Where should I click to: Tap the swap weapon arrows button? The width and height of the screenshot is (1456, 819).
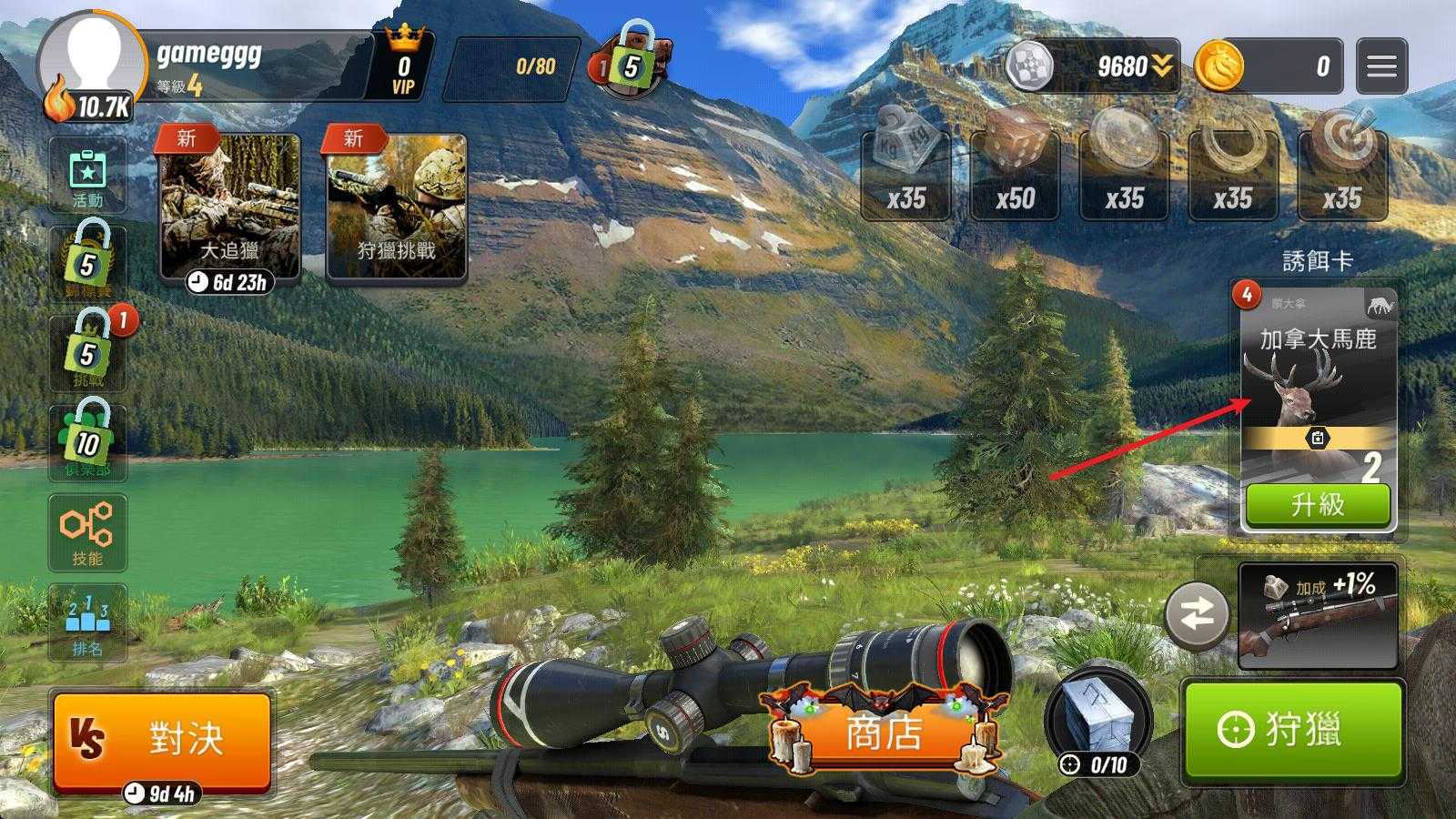tap(1198, 616)
